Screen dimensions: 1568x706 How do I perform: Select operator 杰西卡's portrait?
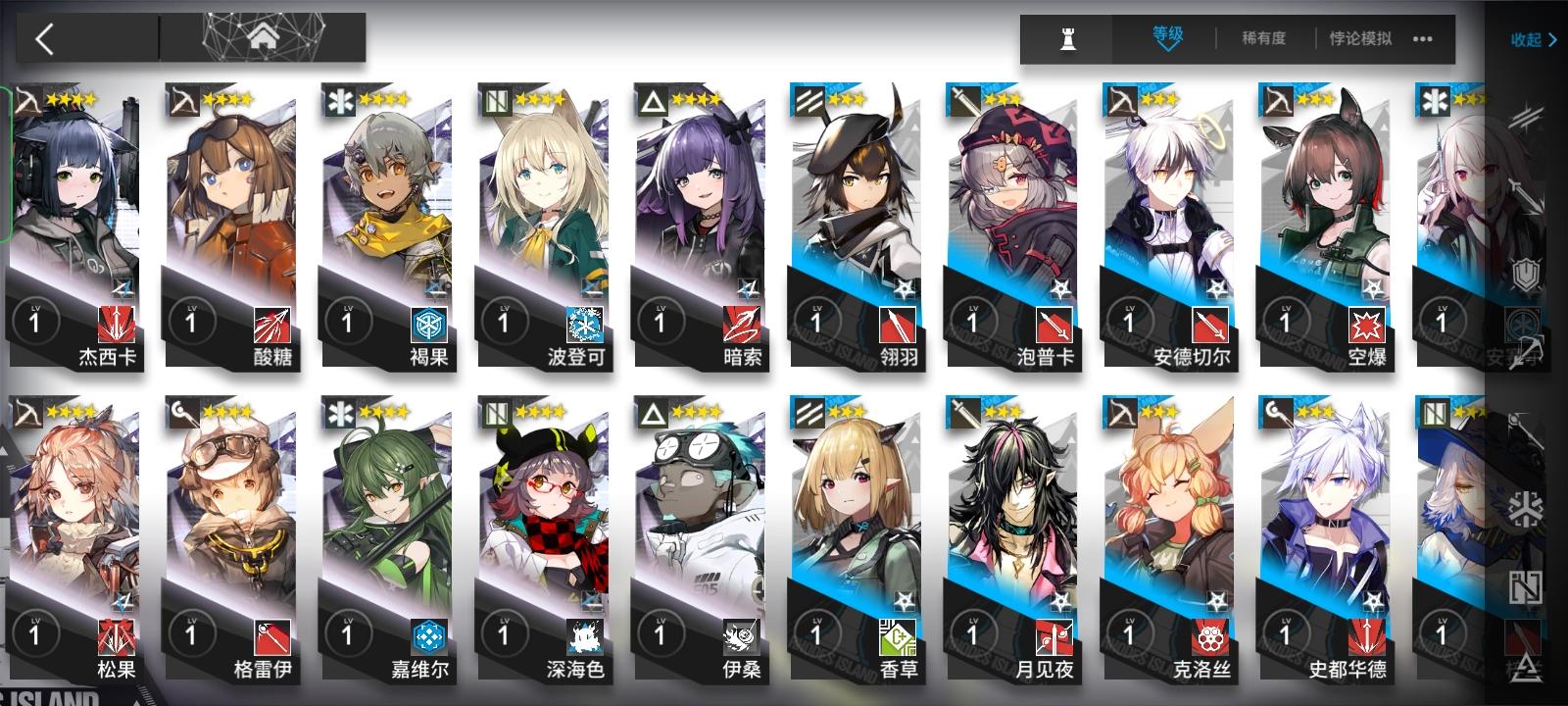[x=73, y=196]
